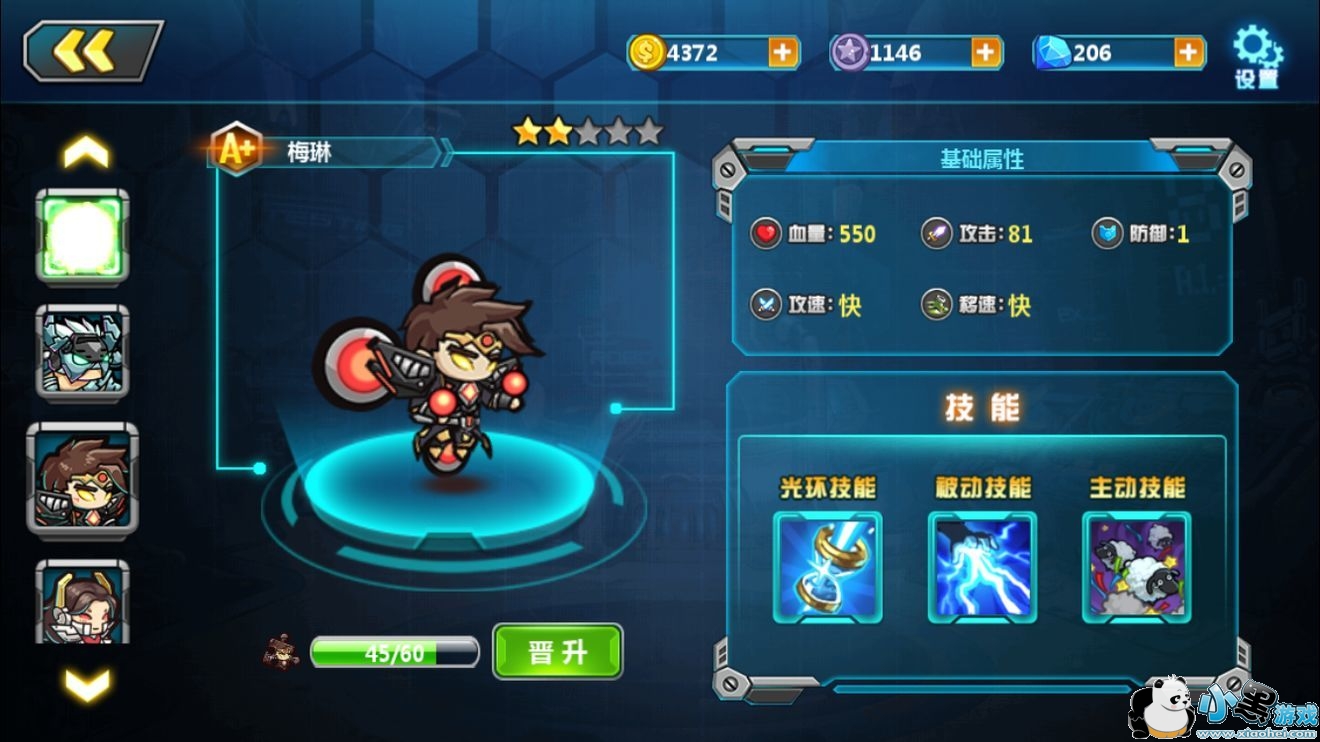View the 光环技能 hourglass aura skill
The width and height of the screenshot is (1320, 742).
(x=827, y=567)
